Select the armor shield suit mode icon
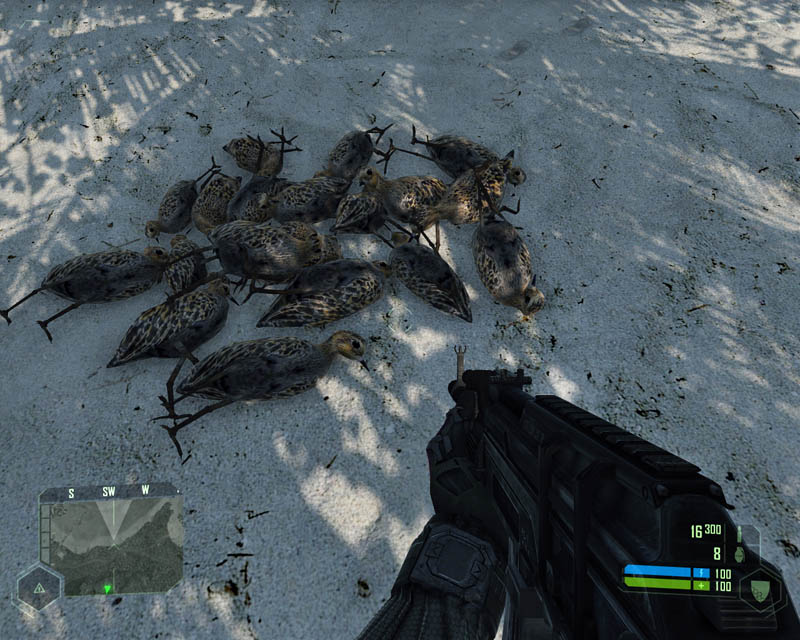Image resolution: width=800 pixels, height=640 pixels. [x=759, y=589]
